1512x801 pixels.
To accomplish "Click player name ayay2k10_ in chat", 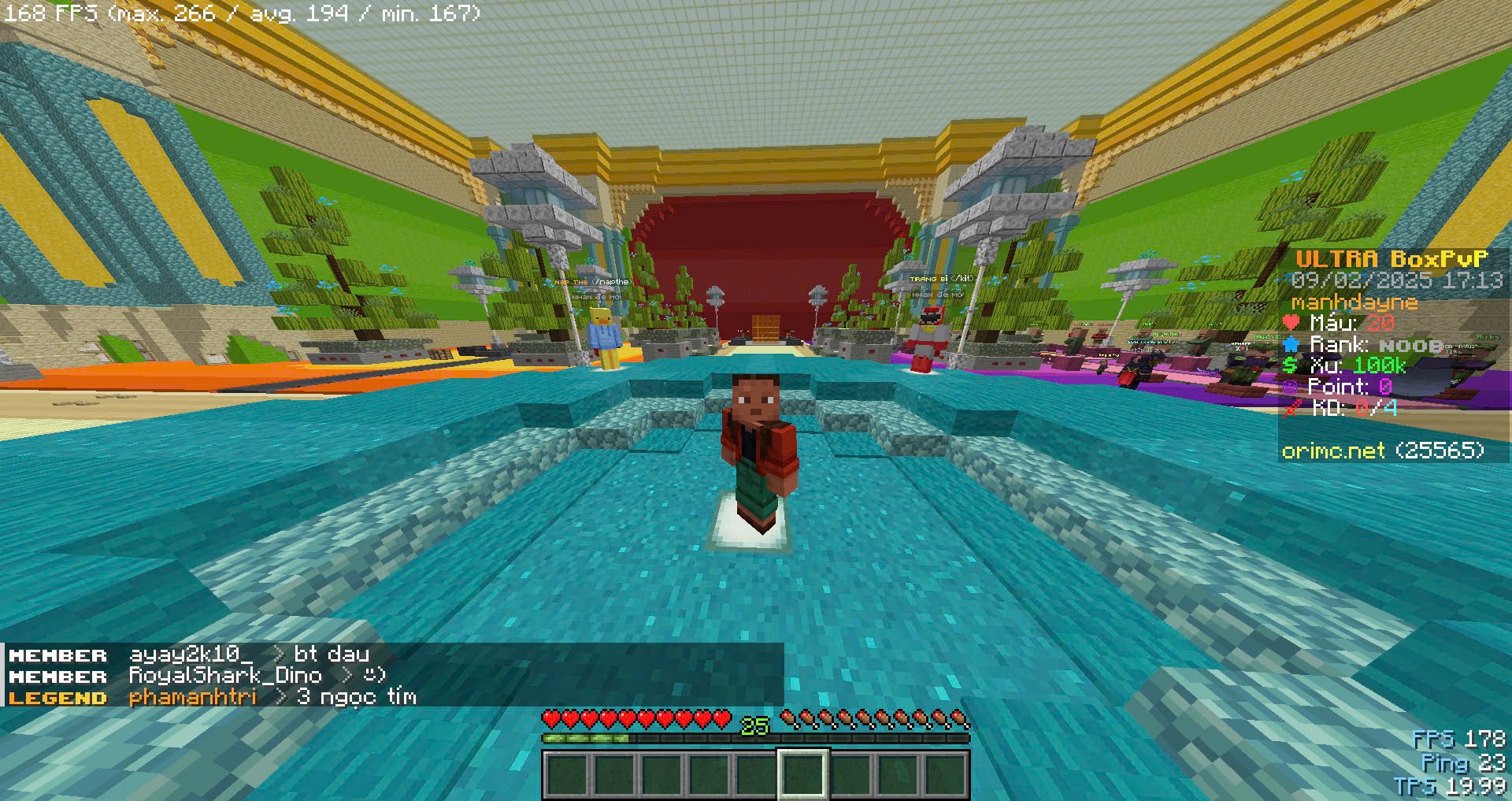I will [x=191, y=655].
